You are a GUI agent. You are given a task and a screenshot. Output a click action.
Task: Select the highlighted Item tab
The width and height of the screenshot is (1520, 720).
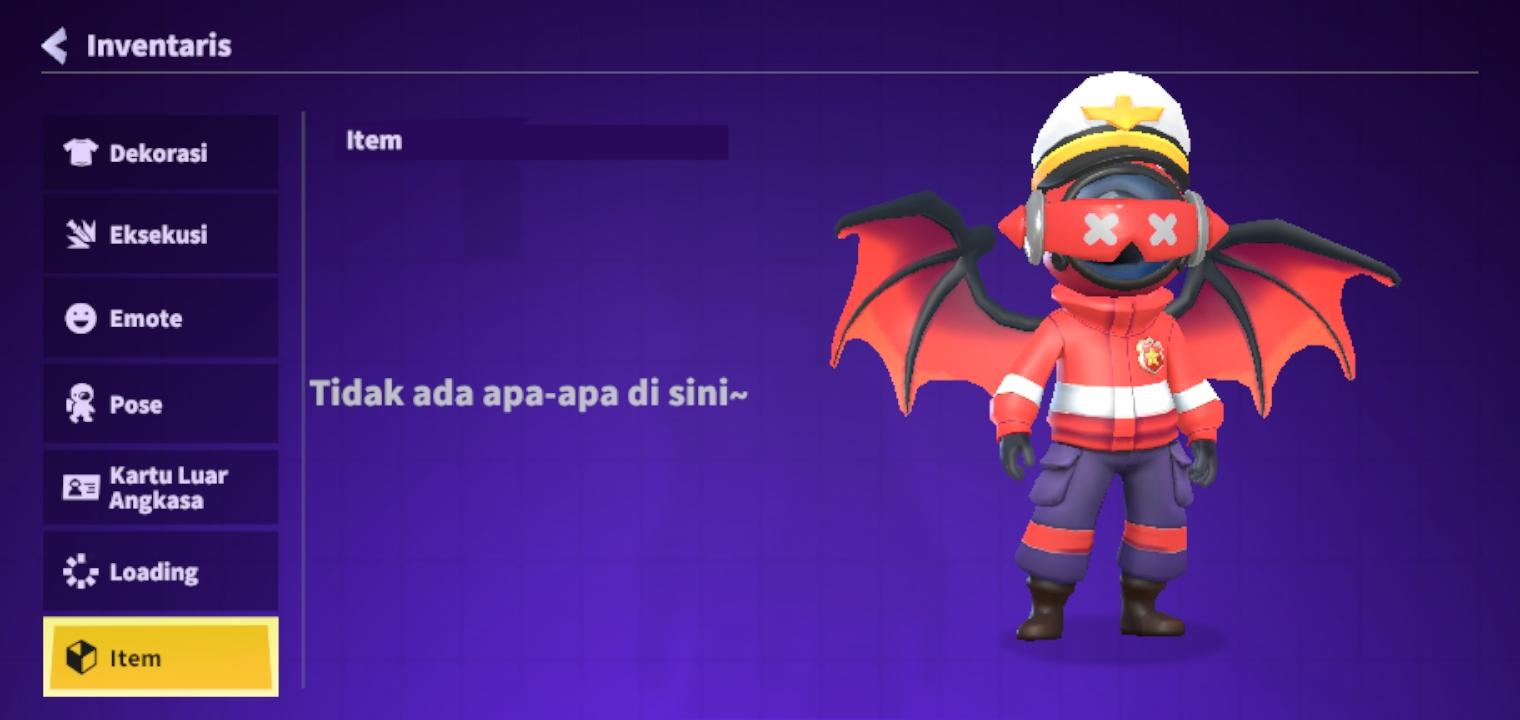tap(160, 658)
